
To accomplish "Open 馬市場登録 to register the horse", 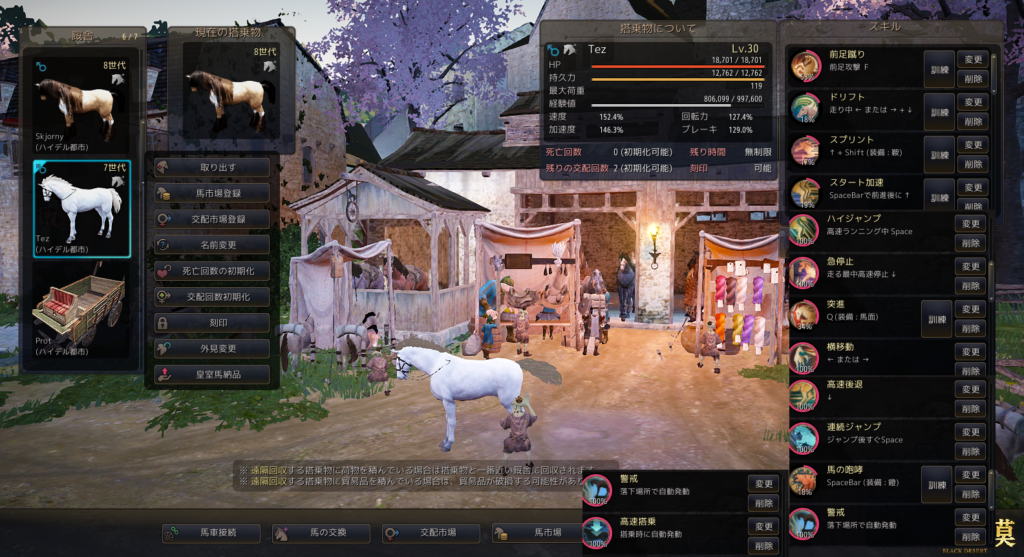I will click(212, 193).
